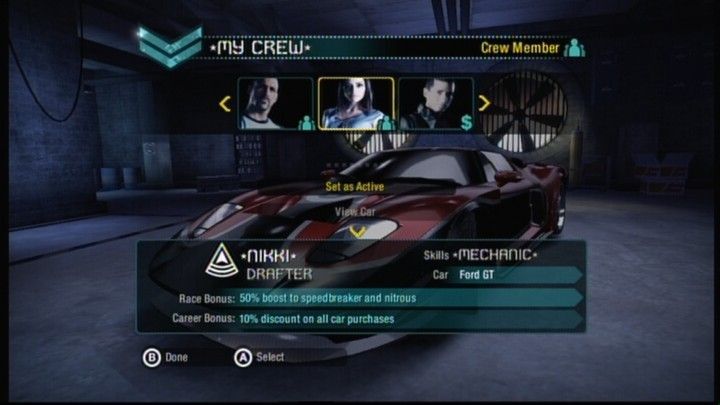Select the highlighted Nikki crew portrait
This screenshot has height=405, width=720.
pos(355,103)
